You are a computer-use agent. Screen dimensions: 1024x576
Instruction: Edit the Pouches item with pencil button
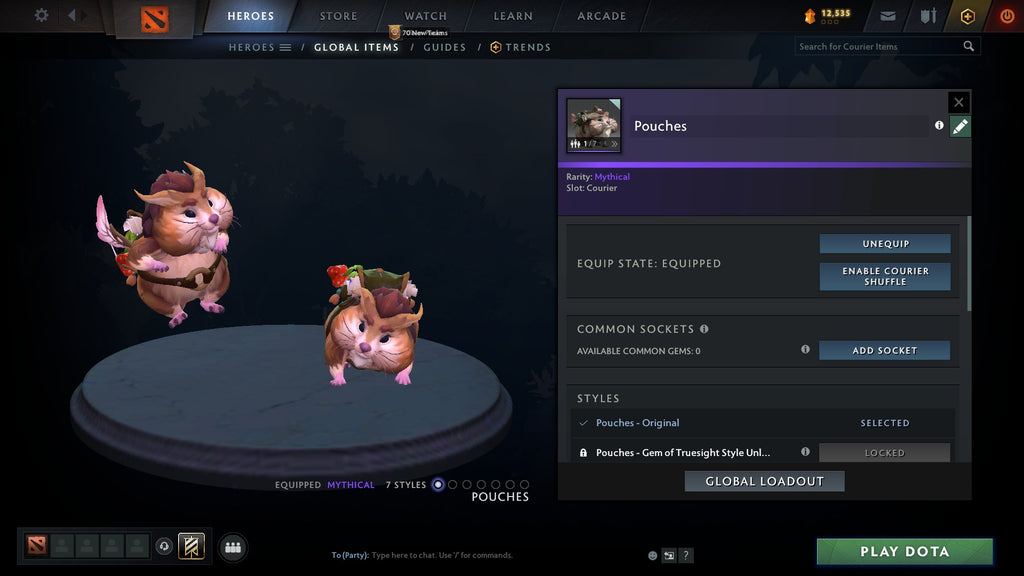960,126
